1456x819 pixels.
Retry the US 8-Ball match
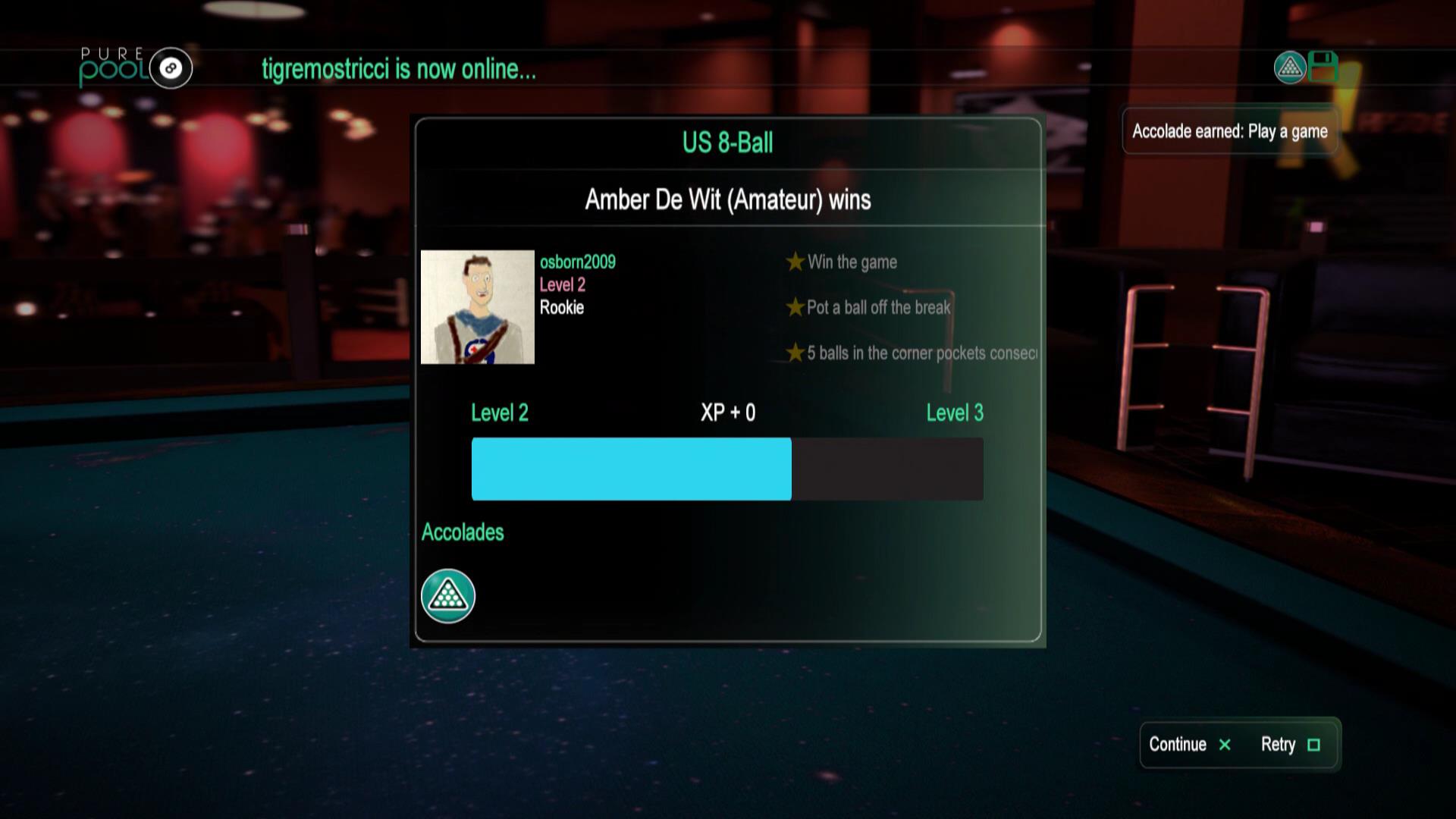click(x=1290, y=745)
